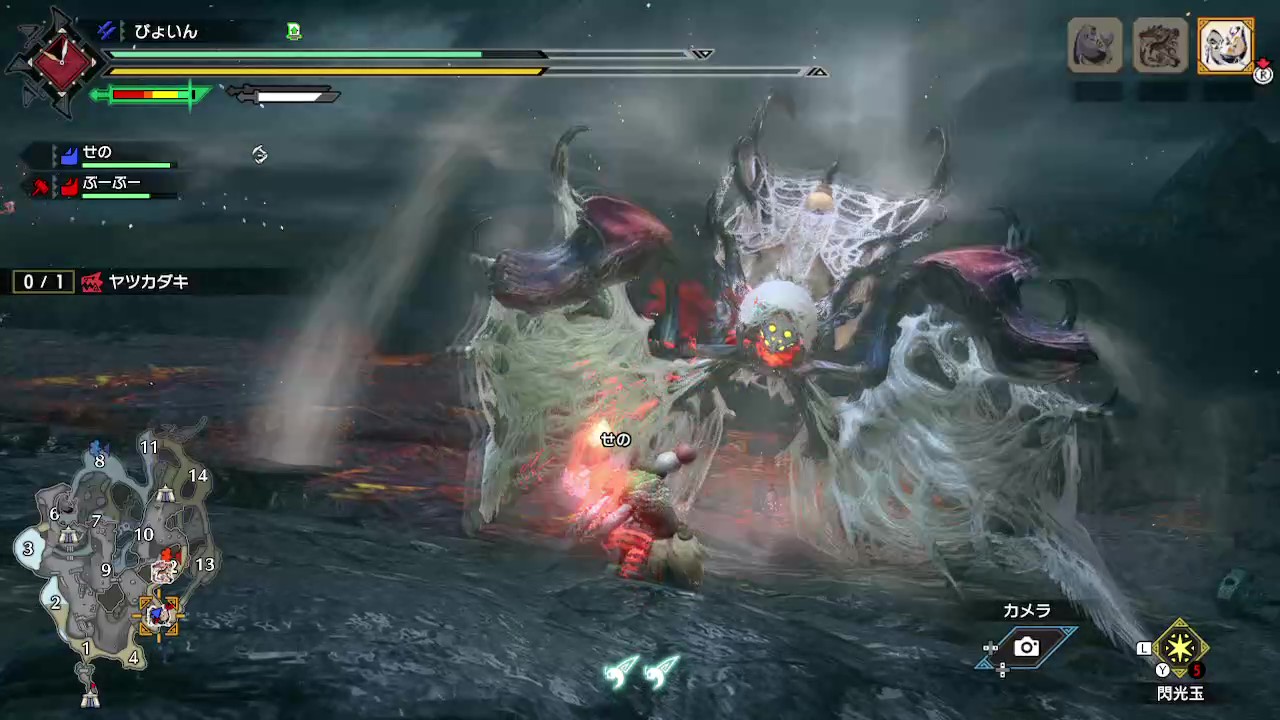
Task: Select the purple beast monster icon
Action: click(1095, 45)
